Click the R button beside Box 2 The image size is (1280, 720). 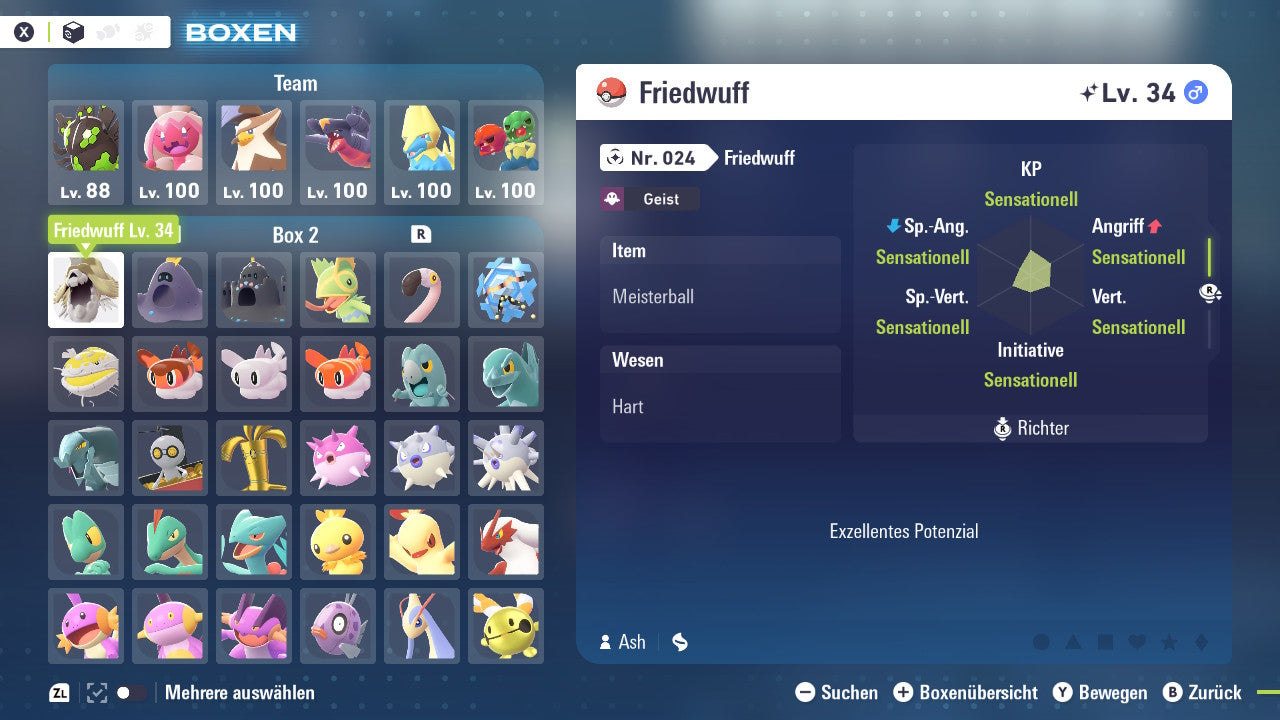click(420, 235)
